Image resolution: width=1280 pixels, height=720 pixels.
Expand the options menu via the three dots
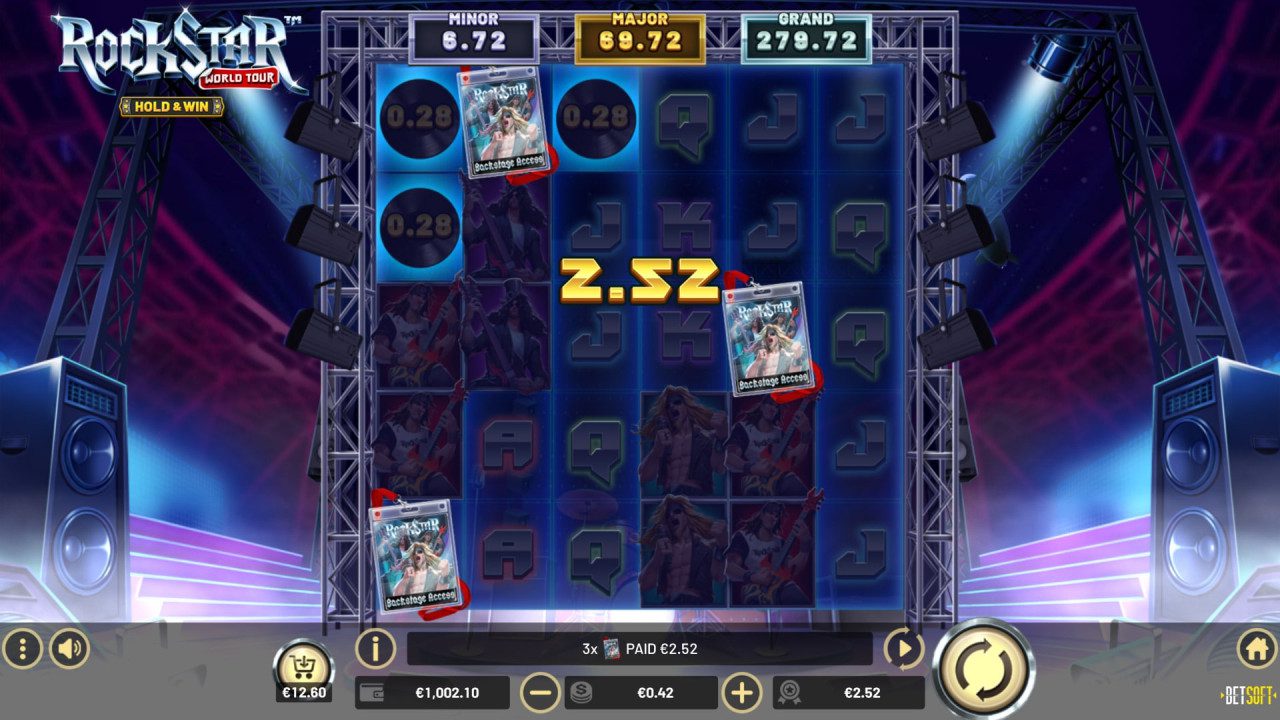(x=21, y=648)
